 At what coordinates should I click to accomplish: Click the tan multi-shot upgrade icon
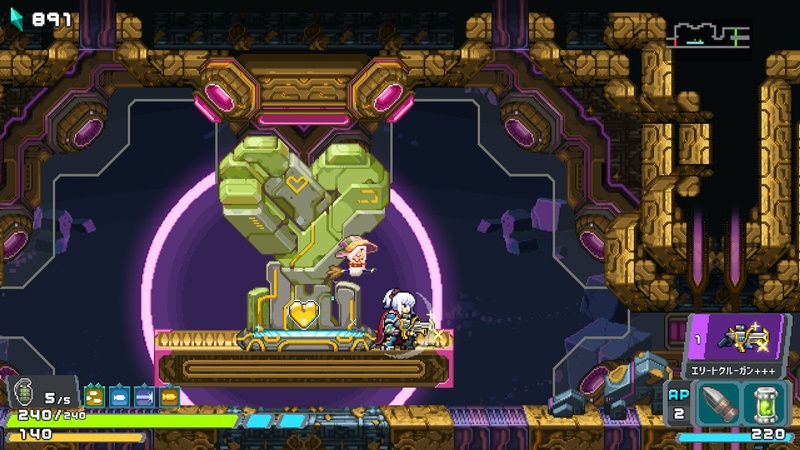(95, 396)
